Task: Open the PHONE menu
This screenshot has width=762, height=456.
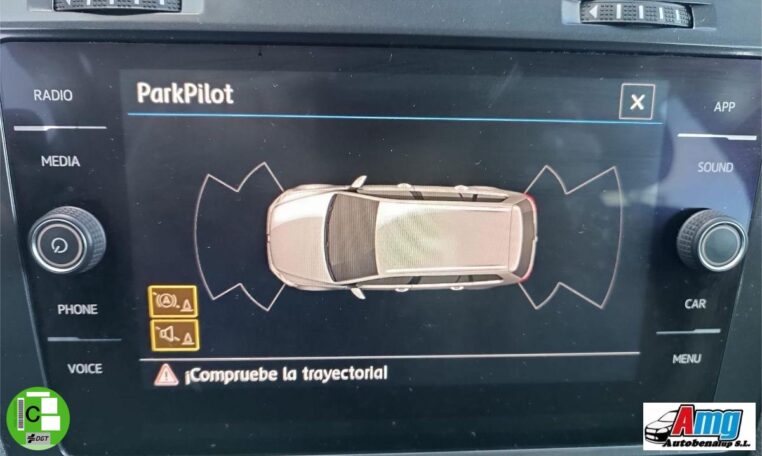Action: tap(77, 309)
